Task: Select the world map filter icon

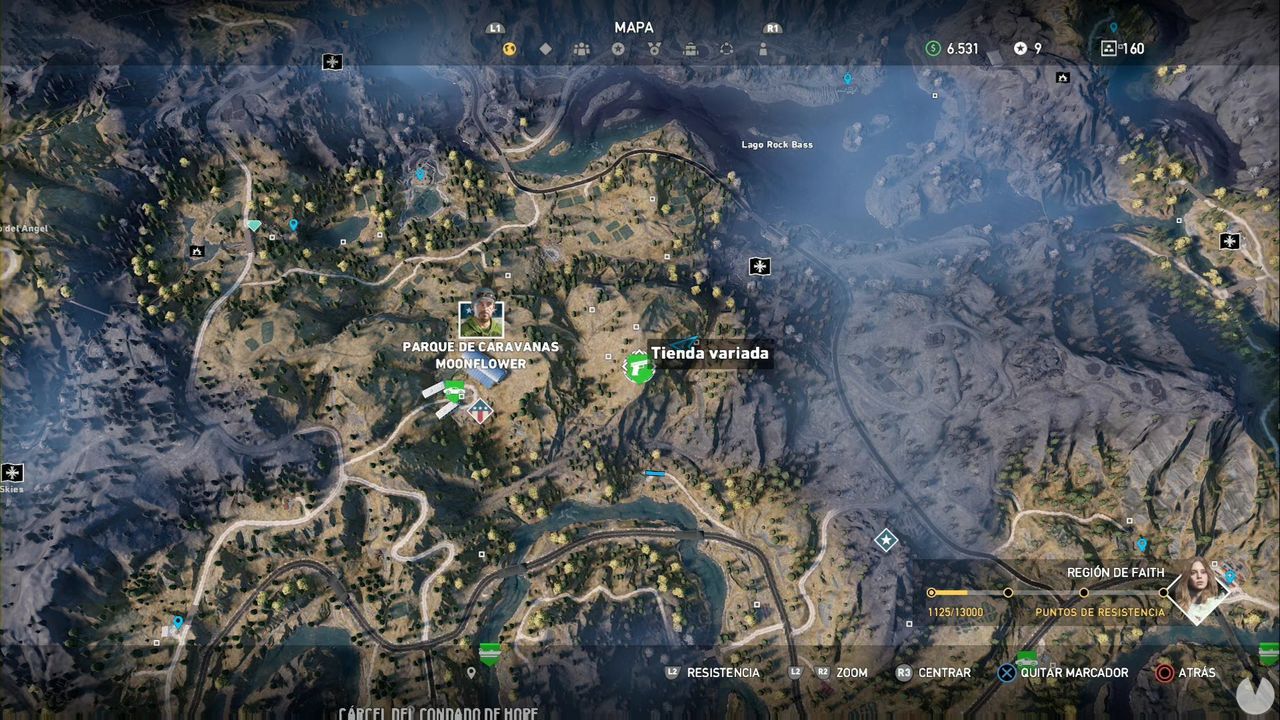Action: tap(508, 48)
